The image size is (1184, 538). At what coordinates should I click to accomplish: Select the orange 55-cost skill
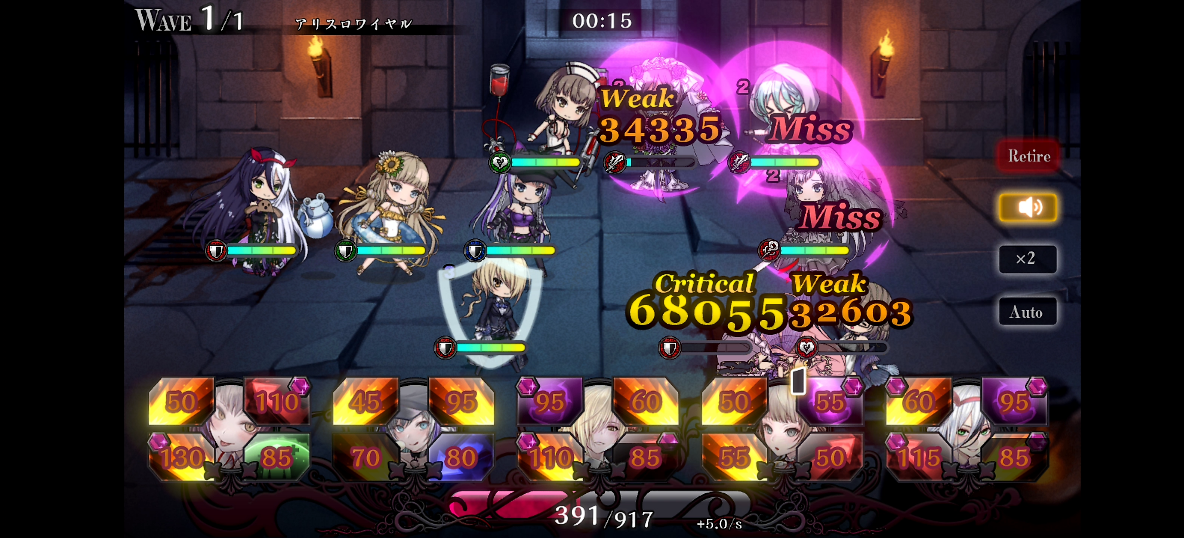(x=734, y=458)
